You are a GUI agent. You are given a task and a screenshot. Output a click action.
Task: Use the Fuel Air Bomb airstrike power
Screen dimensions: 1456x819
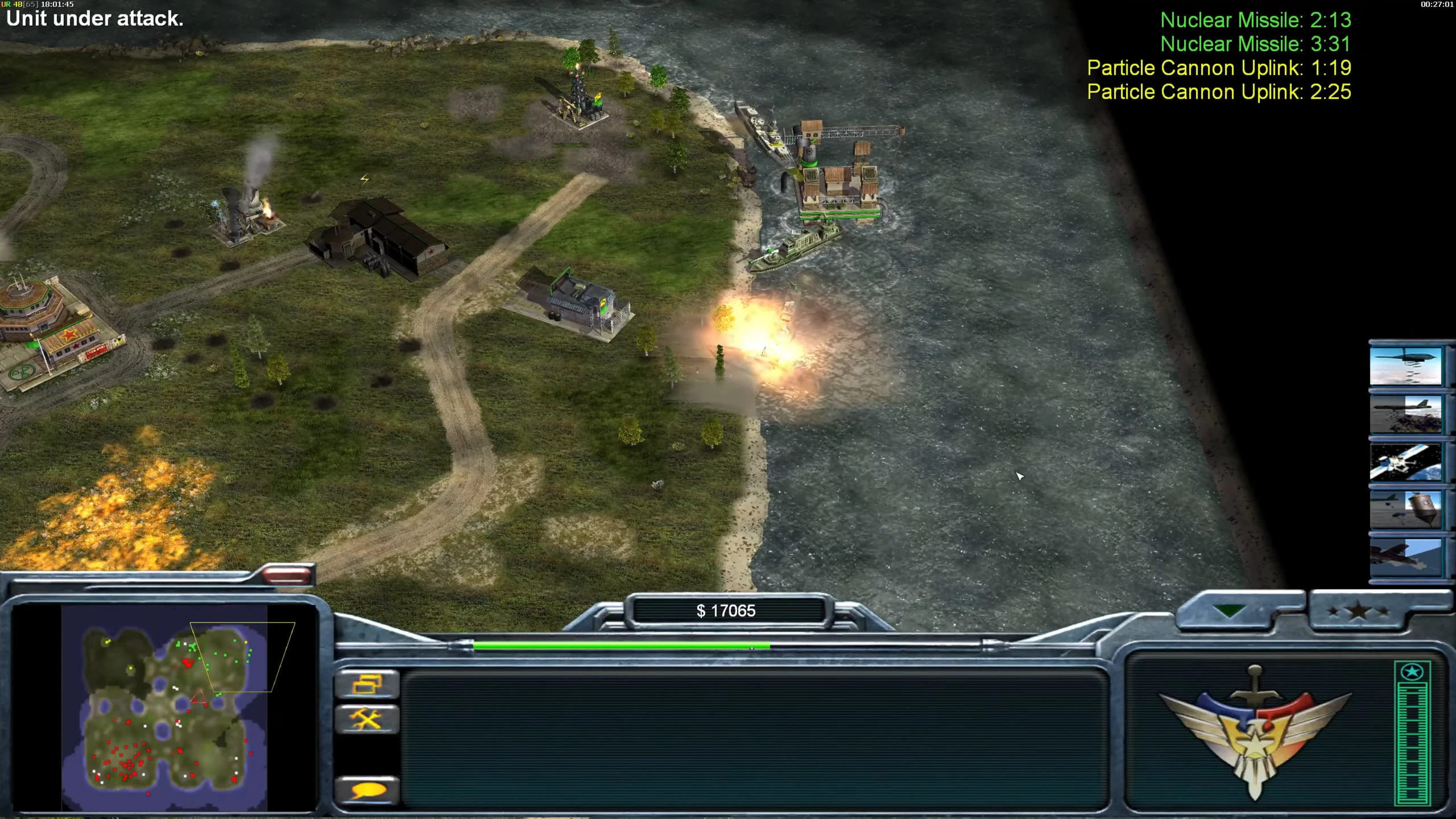coord(1405,413)
